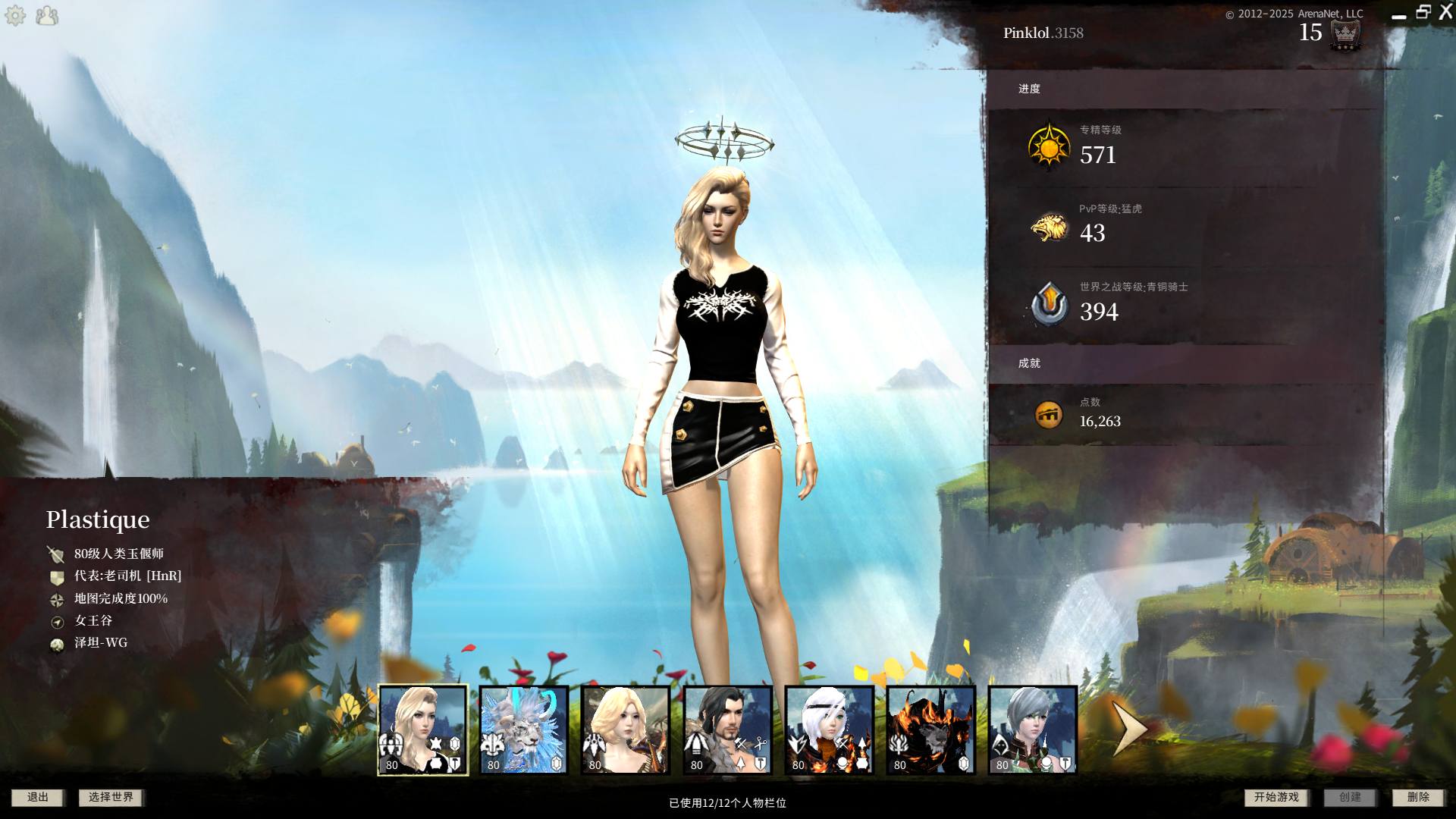Select the blonde Plastique character portrait
Viewport: 1456px width, 819px height.
click(x=423, y=730)
